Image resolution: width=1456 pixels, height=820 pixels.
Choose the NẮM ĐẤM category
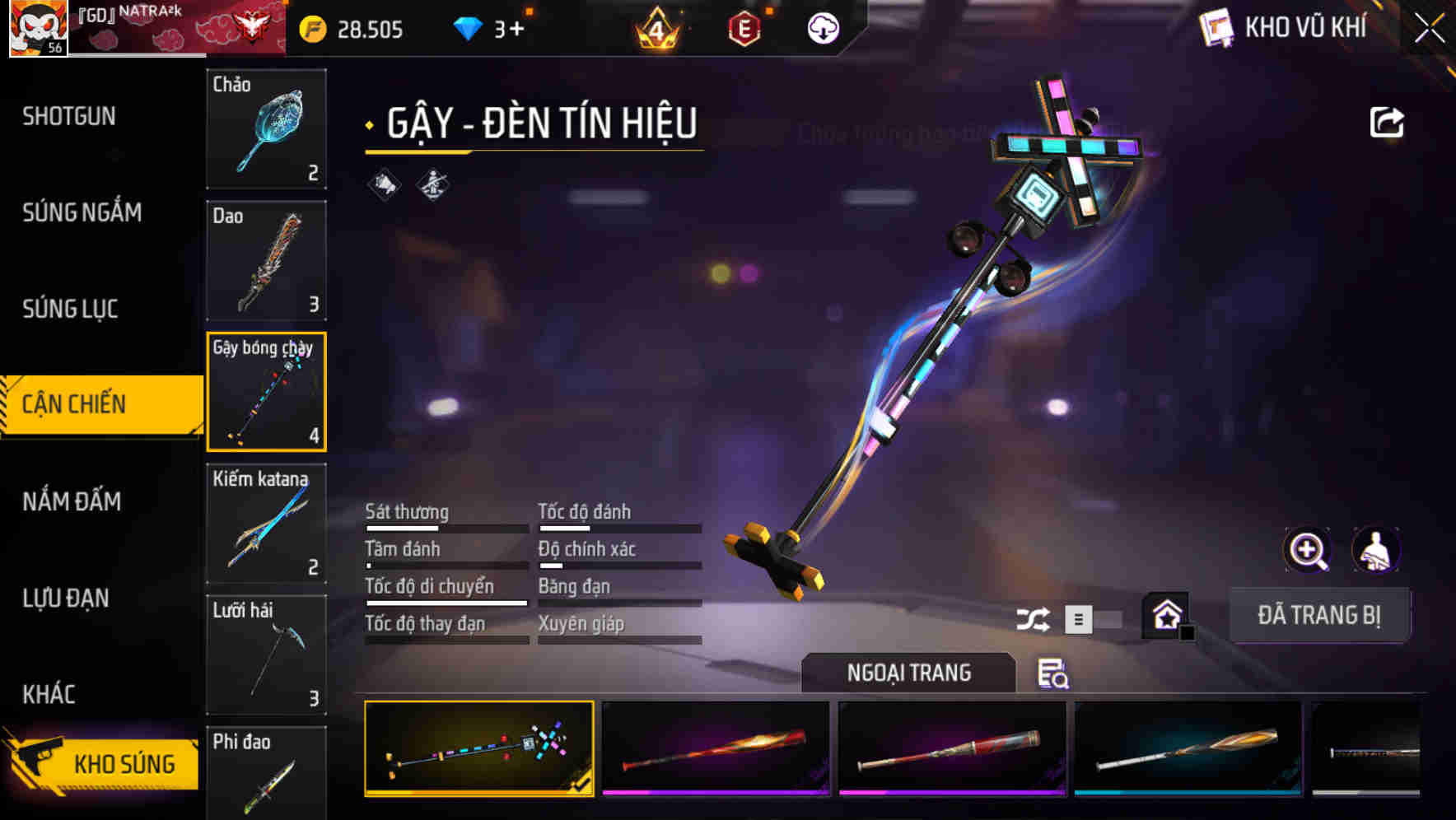[72, 501]
